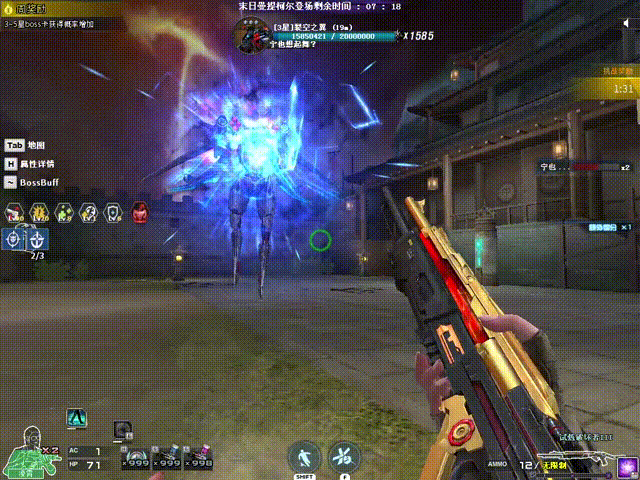This screenshot has height=480, width=640.
Task: Click the shield buff hexagon icon
Action: point(114,212)
